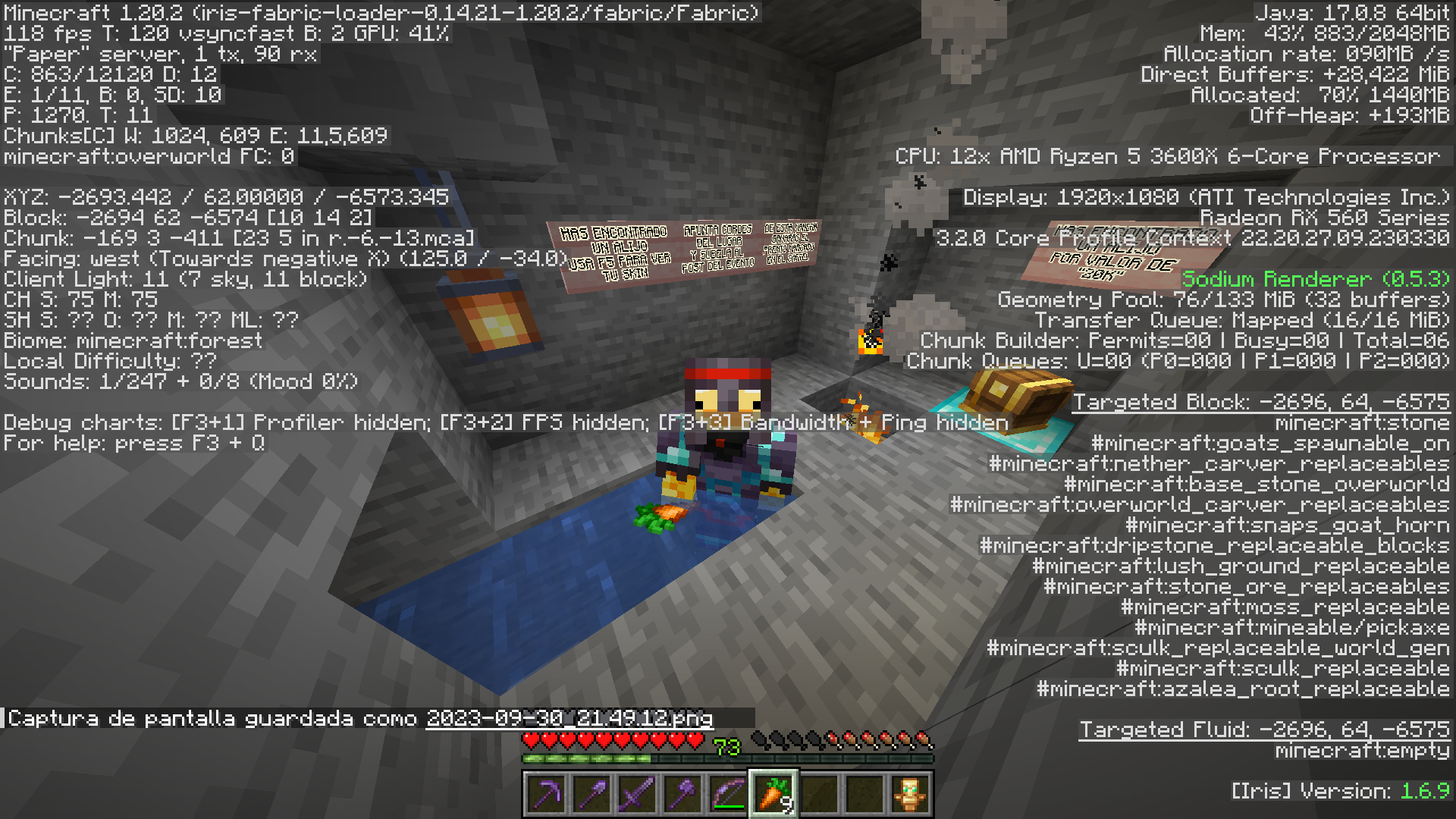Select the enchanted shovel hotbar slot
1456x819 pixels.
click(591, 794)
